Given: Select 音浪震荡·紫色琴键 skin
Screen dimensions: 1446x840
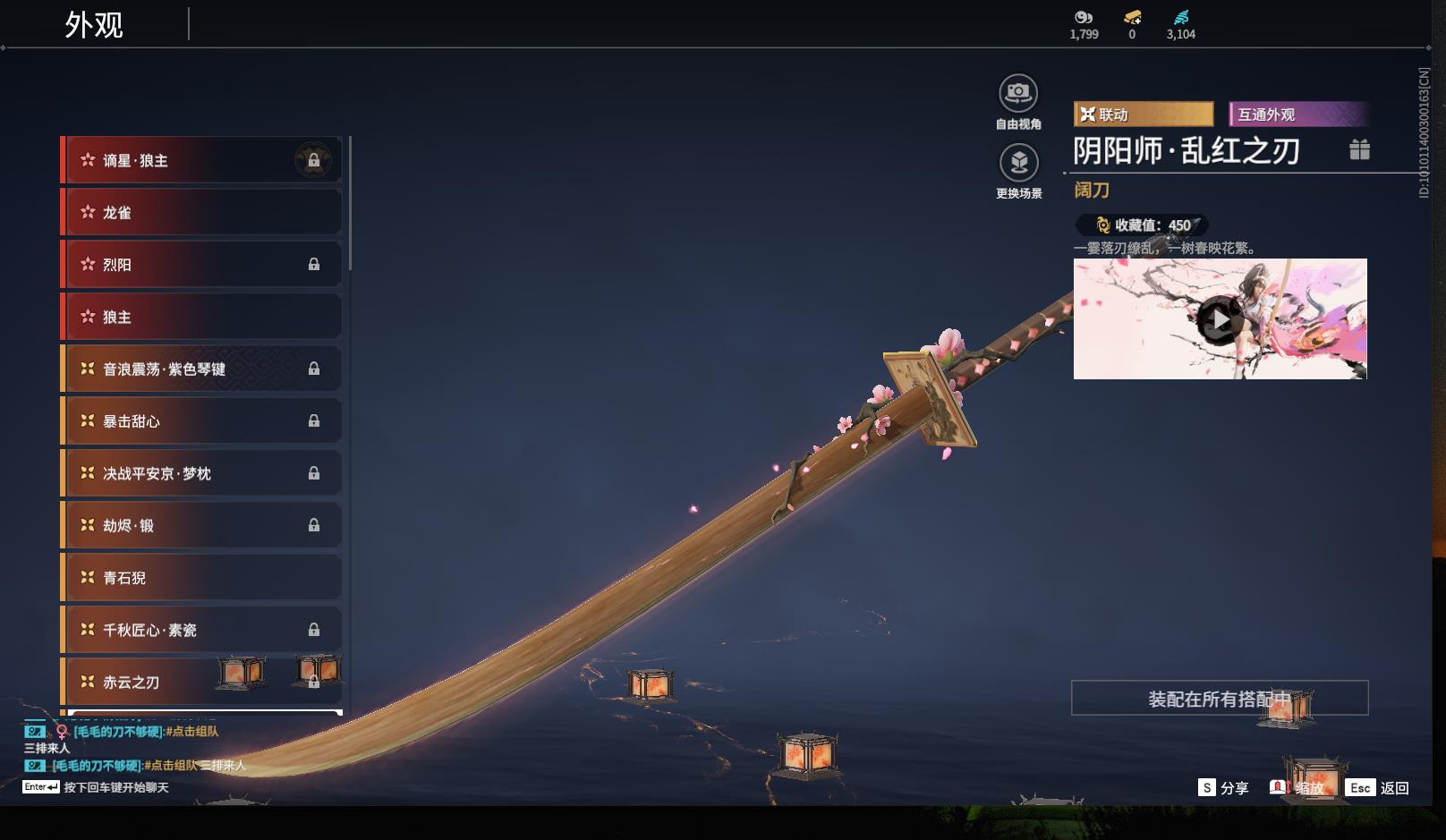Looking at the screenshot, I should click(201, 369).
